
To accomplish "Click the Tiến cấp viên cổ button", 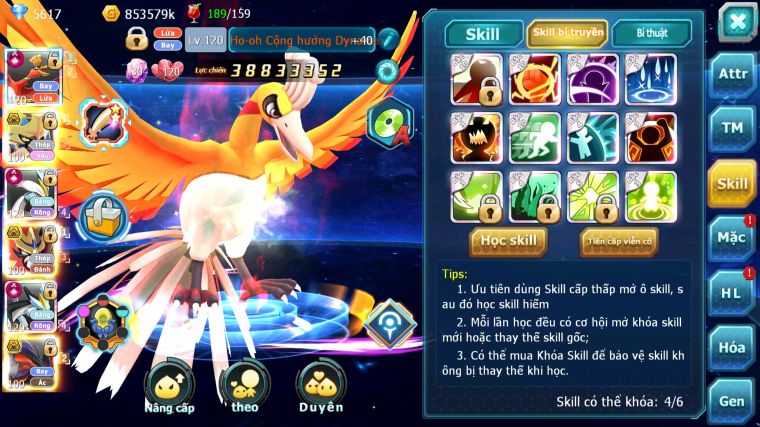I will 618,240.
